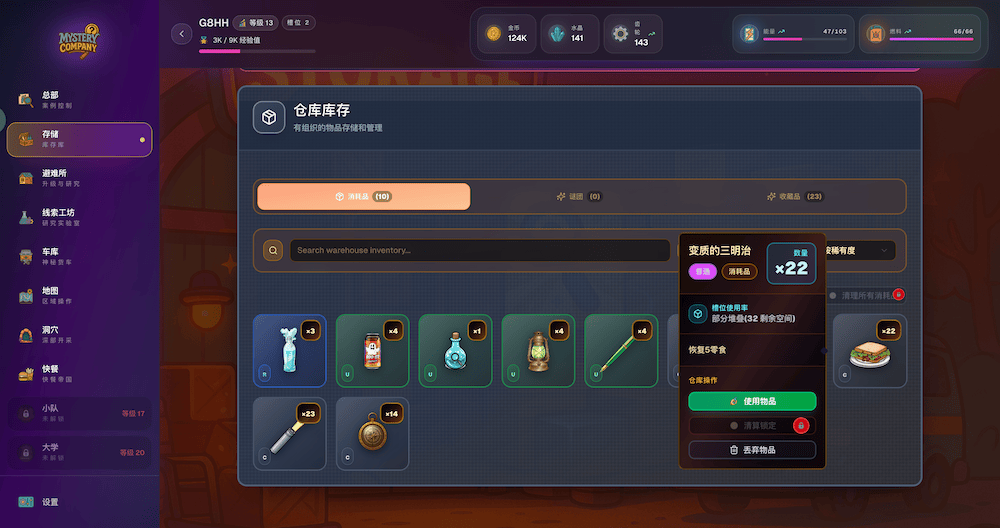Image resolution: width=1000 pixels, height=528 pixels.
Task: Go to the 避难所 shelter page
Action: click(79, 178)
